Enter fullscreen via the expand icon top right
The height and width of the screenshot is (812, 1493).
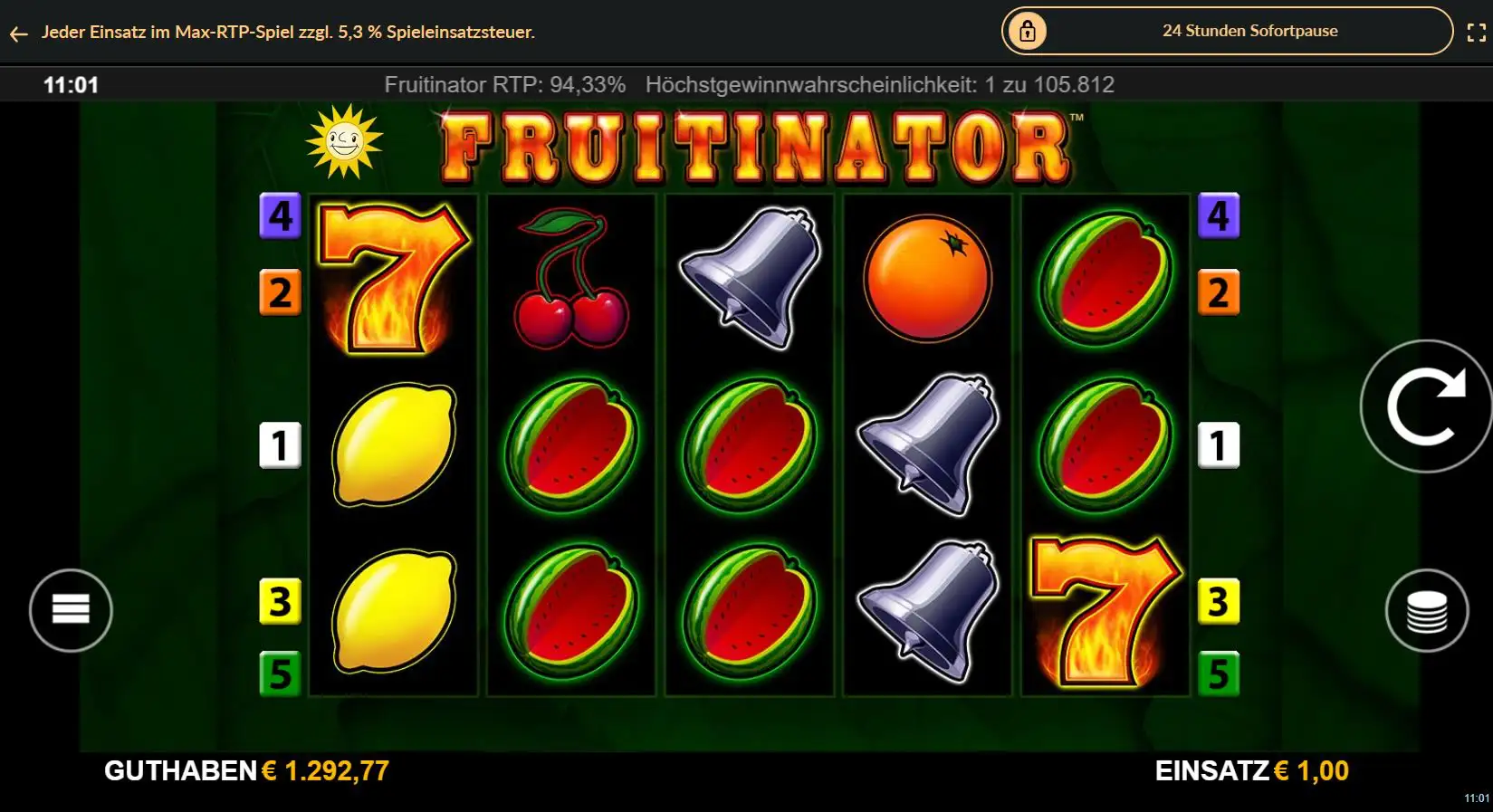[x=1474, y=30]
